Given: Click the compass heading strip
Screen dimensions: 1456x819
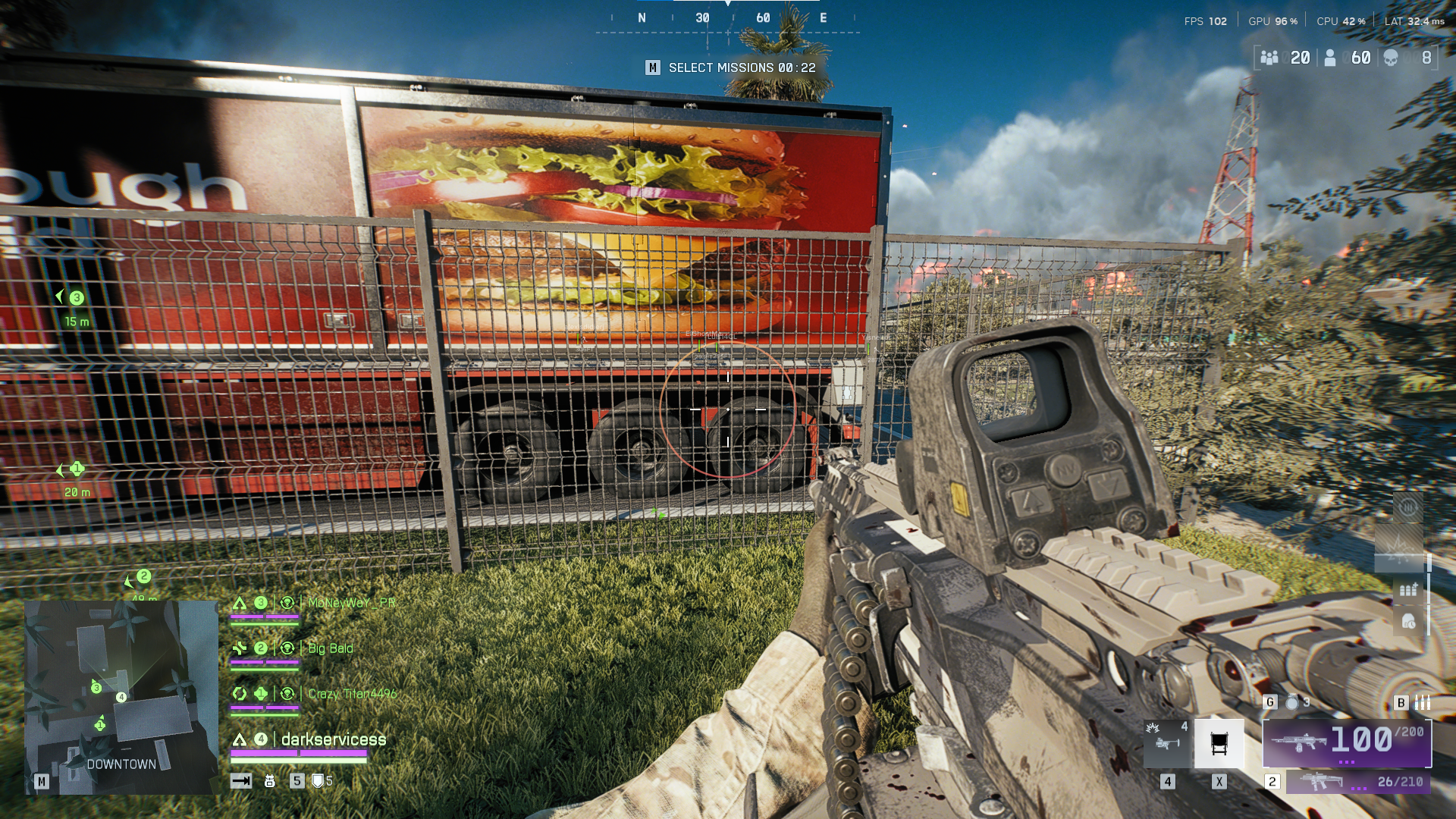Looking at the screenshot, I should (728, 18).
